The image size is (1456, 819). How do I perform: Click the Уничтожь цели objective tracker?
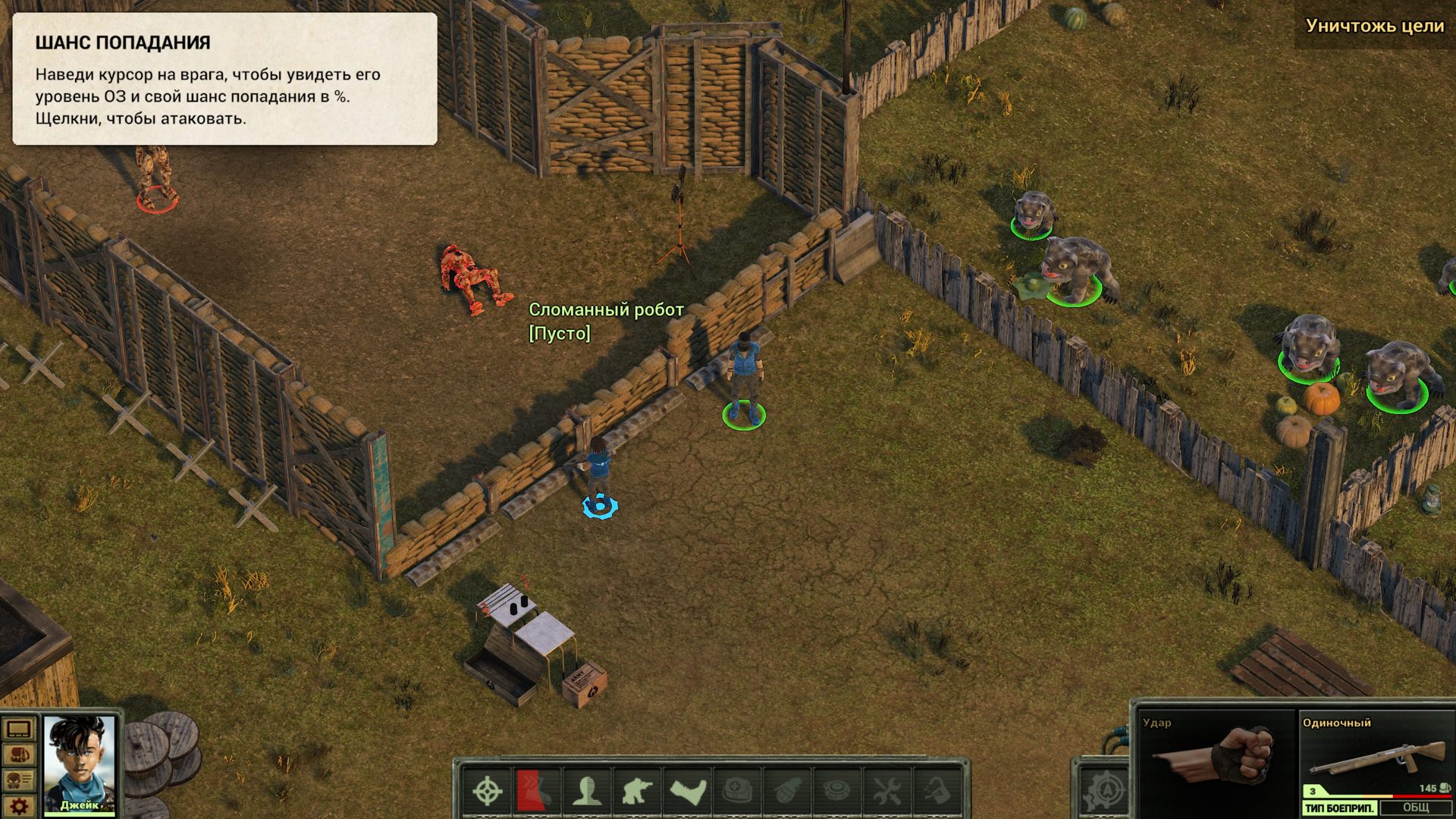pyautogui.click(x=1374, y=26)
